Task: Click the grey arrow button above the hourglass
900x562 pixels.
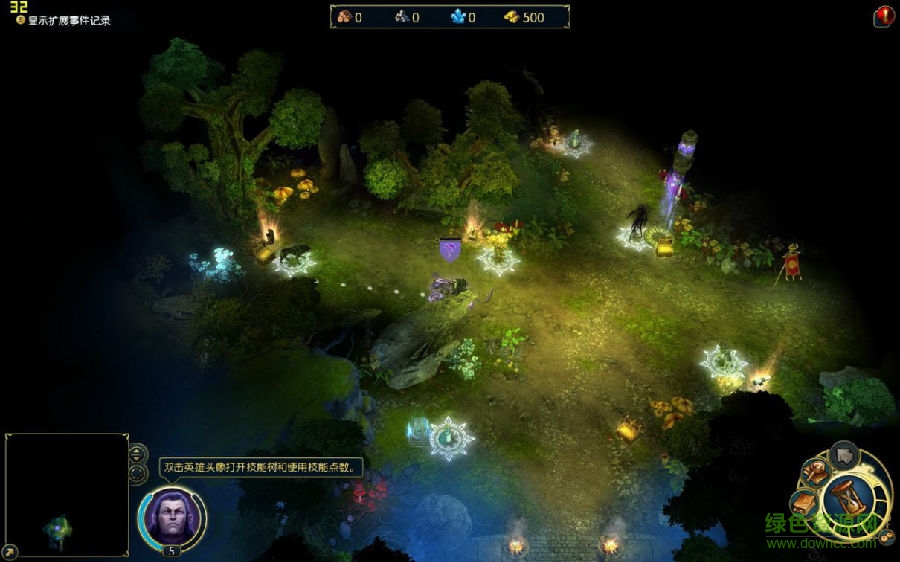Action: [844, 457]
